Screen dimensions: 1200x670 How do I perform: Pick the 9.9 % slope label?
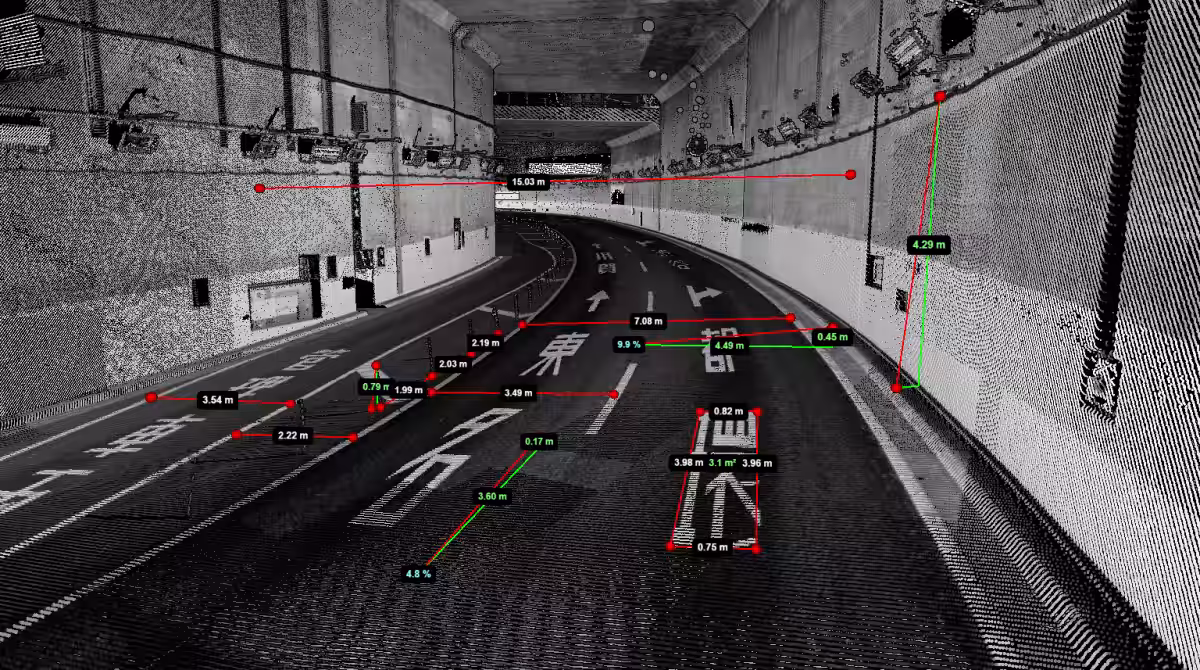(x=629, y=344)
